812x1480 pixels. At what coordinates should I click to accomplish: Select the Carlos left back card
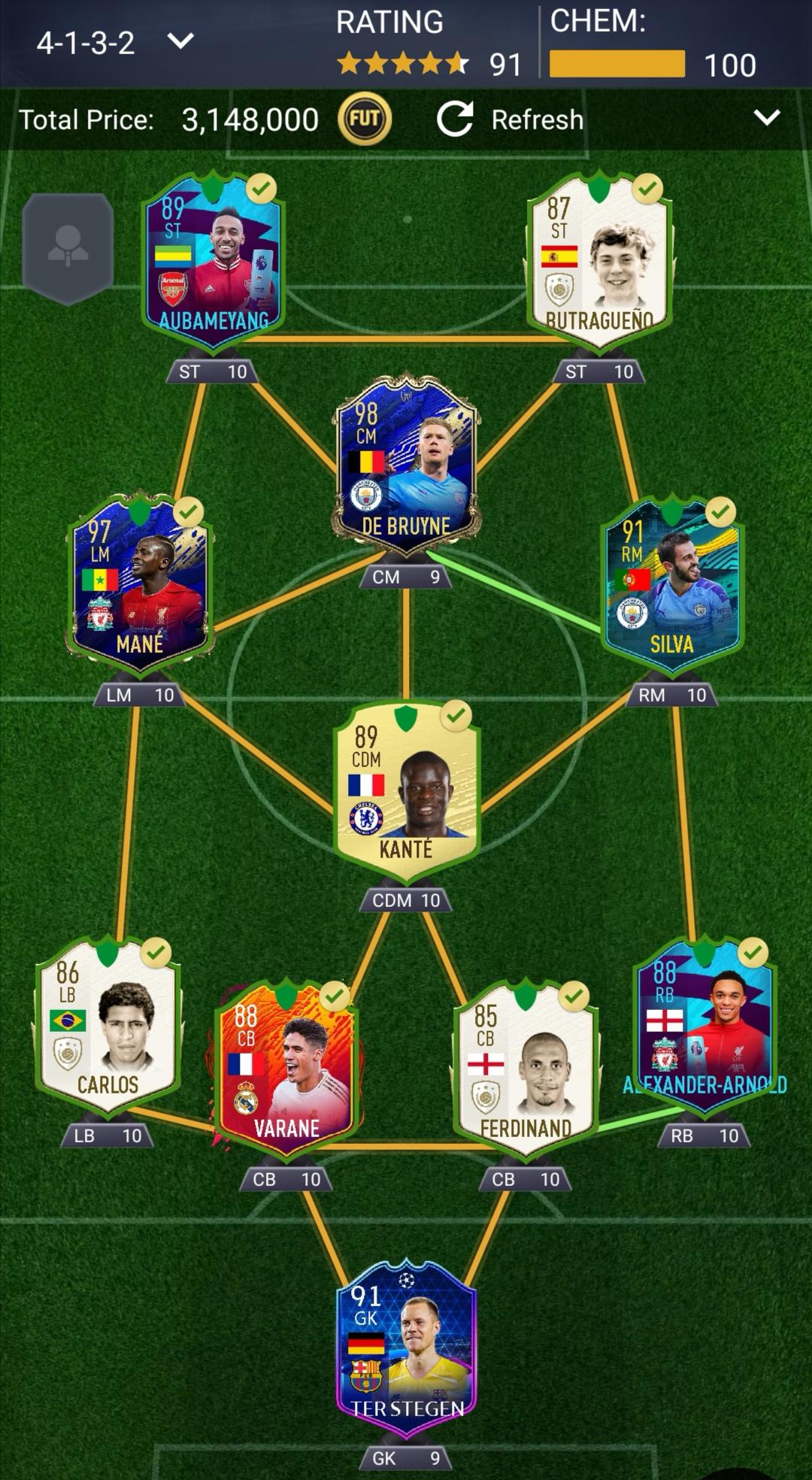coord(108,1027)
